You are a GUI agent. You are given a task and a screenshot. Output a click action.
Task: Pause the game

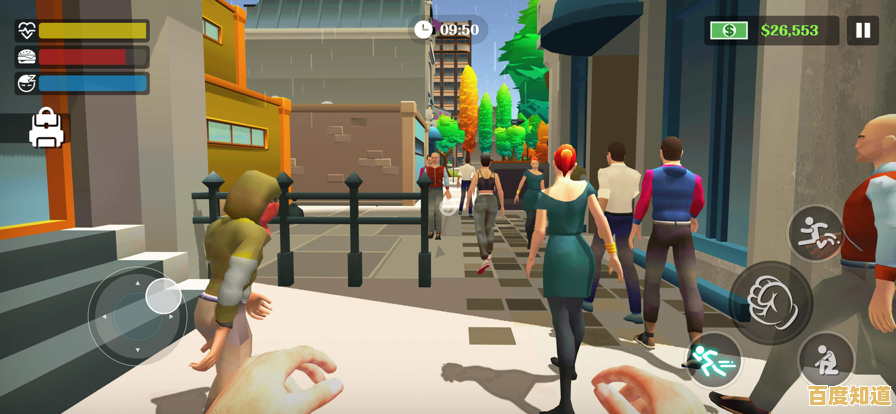[862, 30]
